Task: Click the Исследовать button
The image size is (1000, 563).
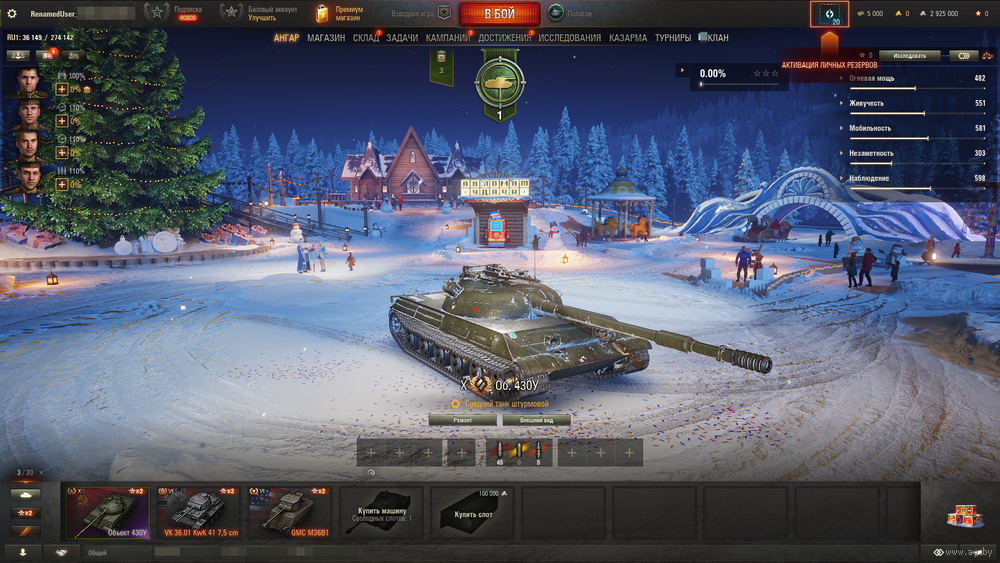Action: (910, 56)
